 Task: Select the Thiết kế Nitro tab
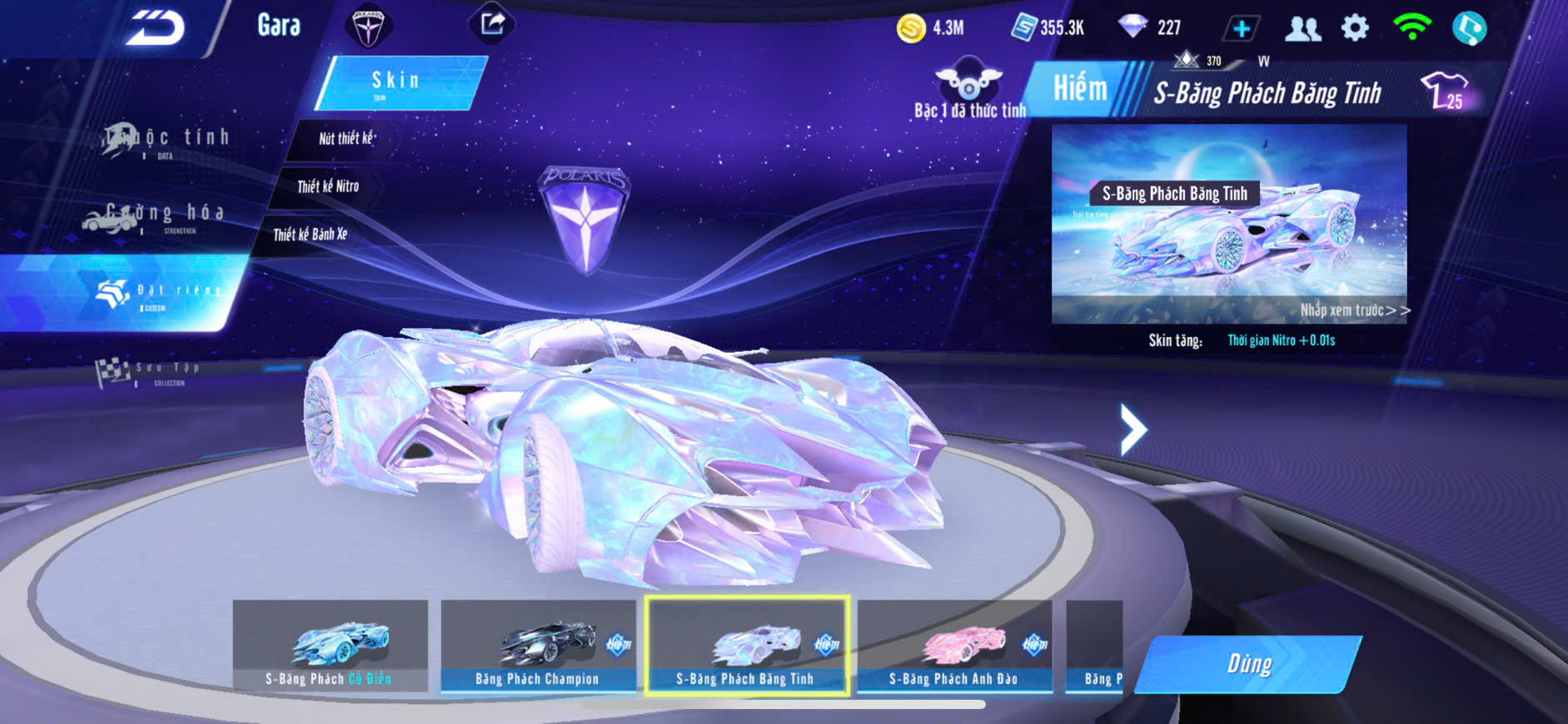[x=327, y=186]
